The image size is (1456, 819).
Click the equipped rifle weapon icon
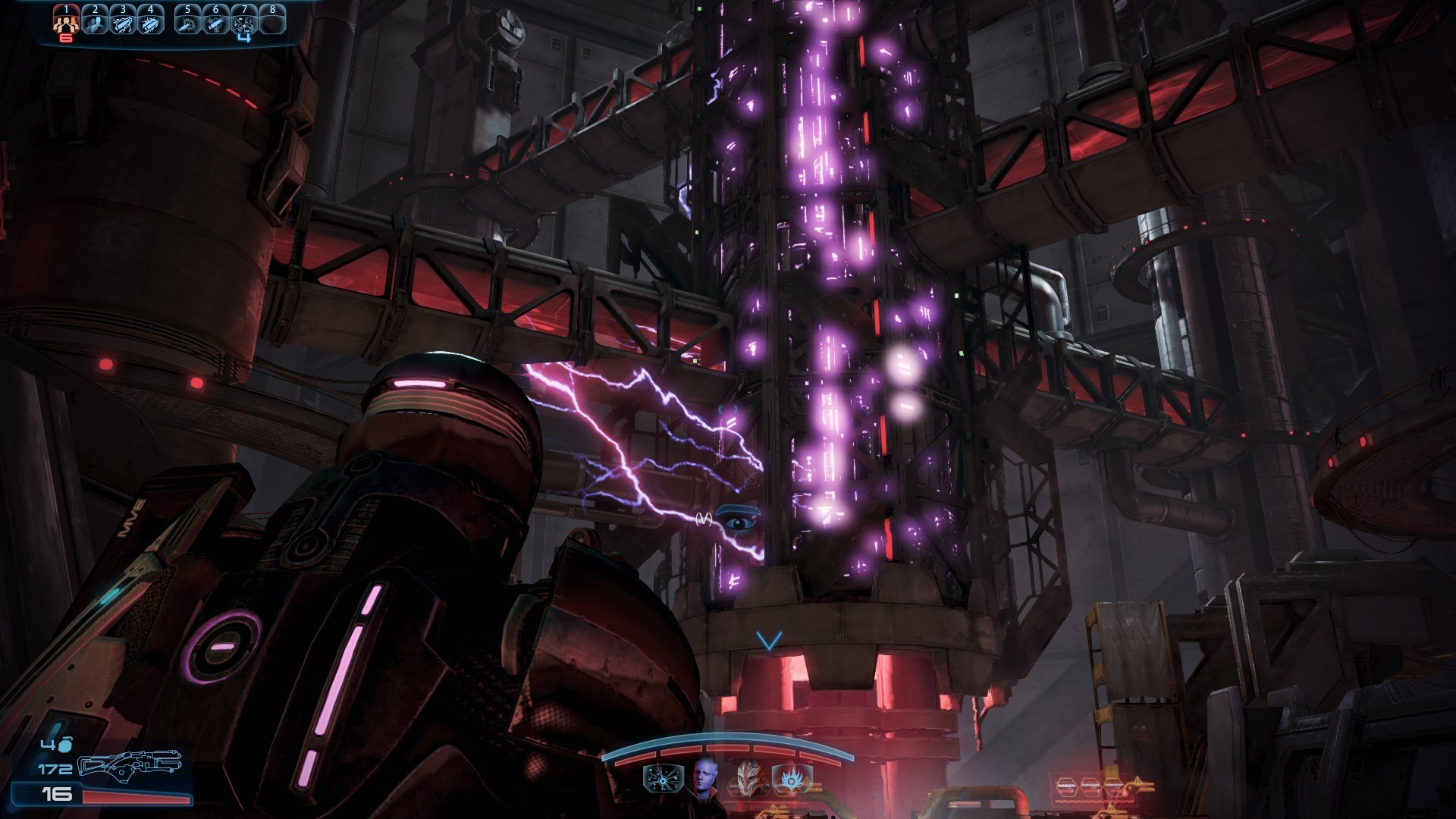click(x=130, y=763)
